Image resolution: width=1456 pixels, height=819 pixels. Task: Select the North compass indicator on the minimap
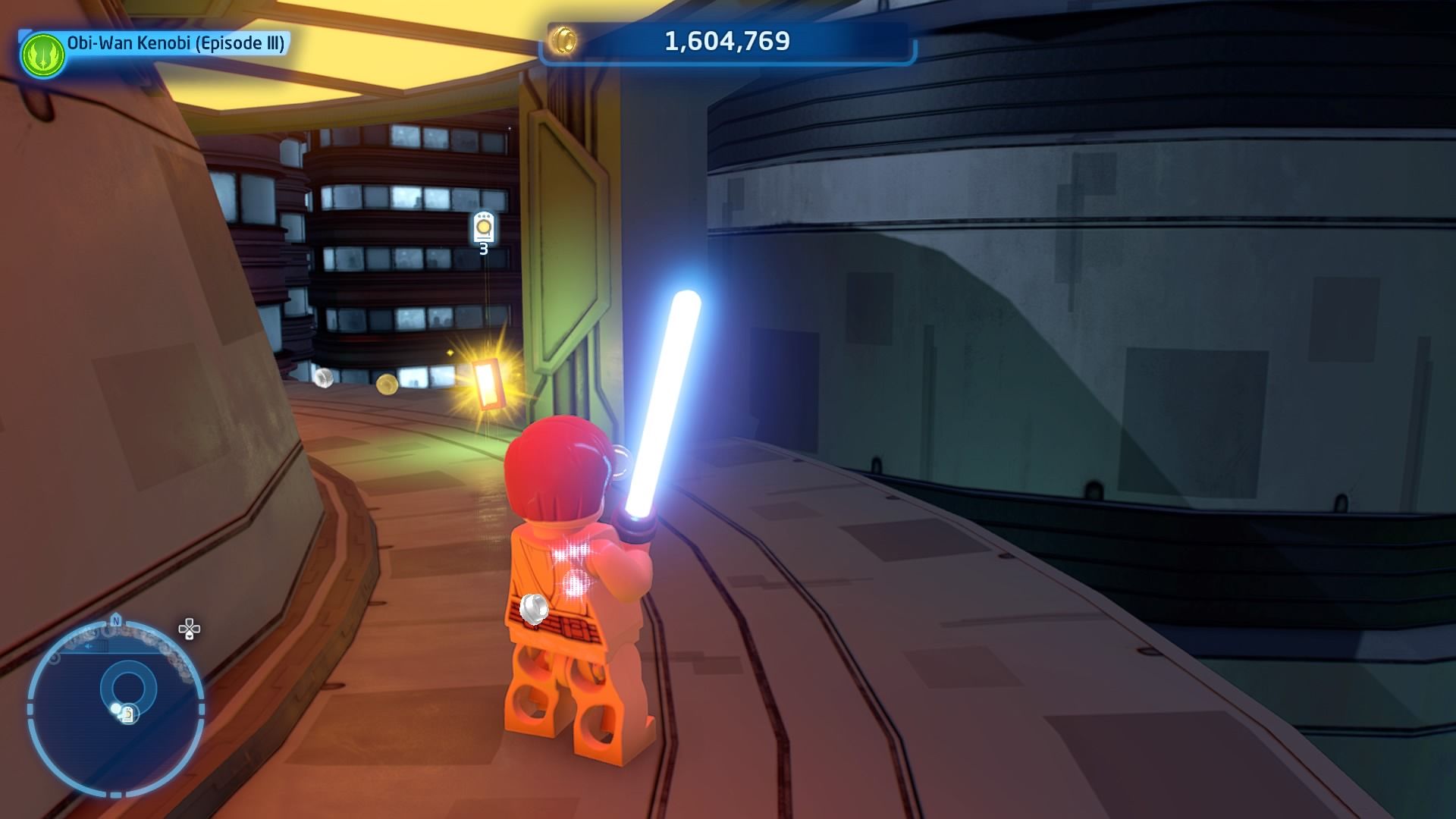coord(115,620)
